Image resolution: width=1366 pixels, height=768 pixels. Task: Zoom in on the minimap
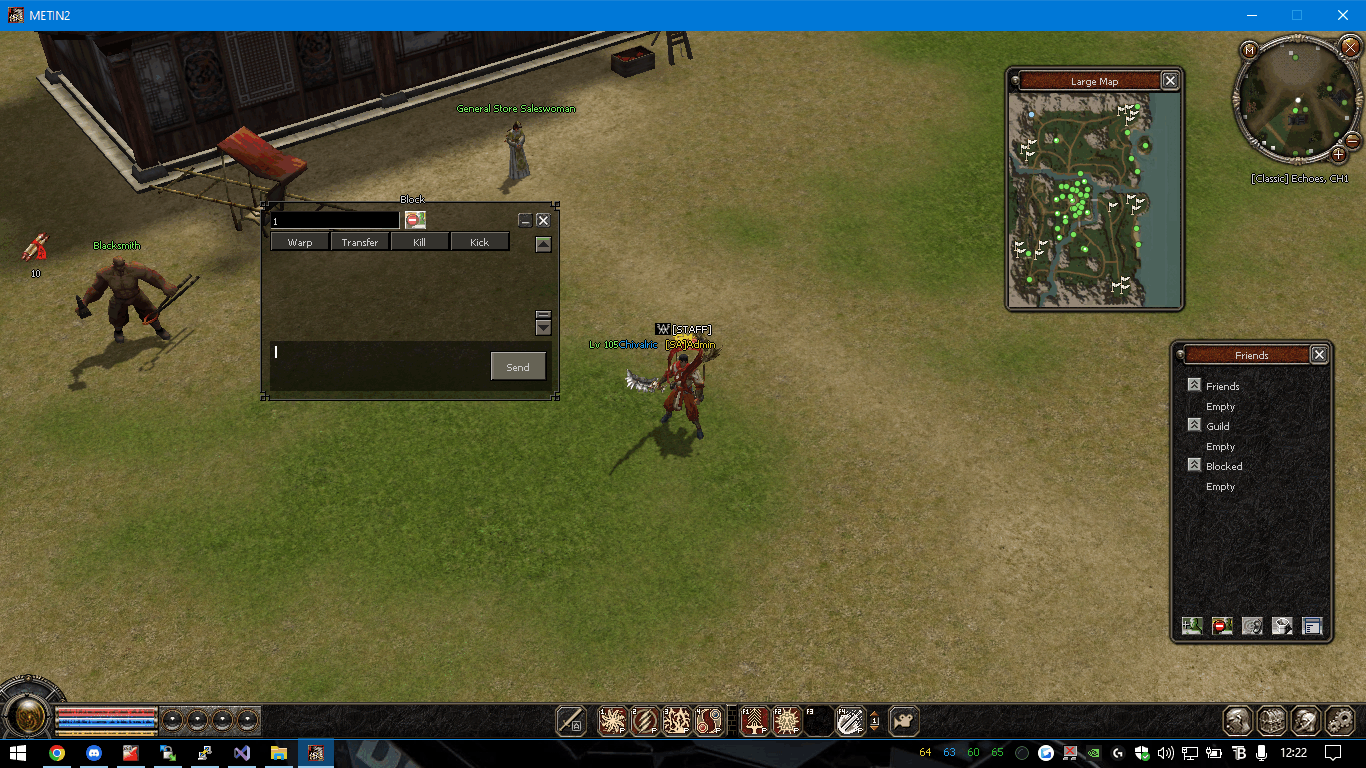[1339, 155]
